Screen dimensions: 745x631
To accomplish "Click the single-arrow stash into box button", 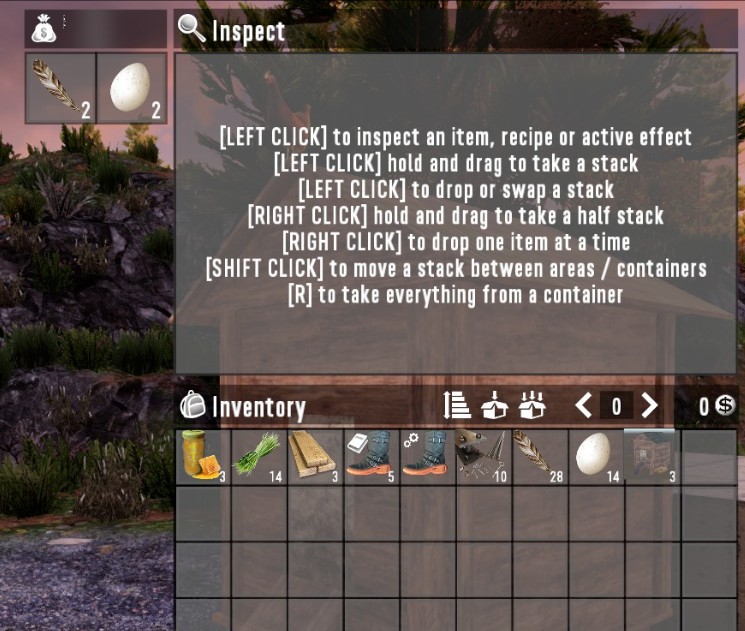I will click(494, 405).
